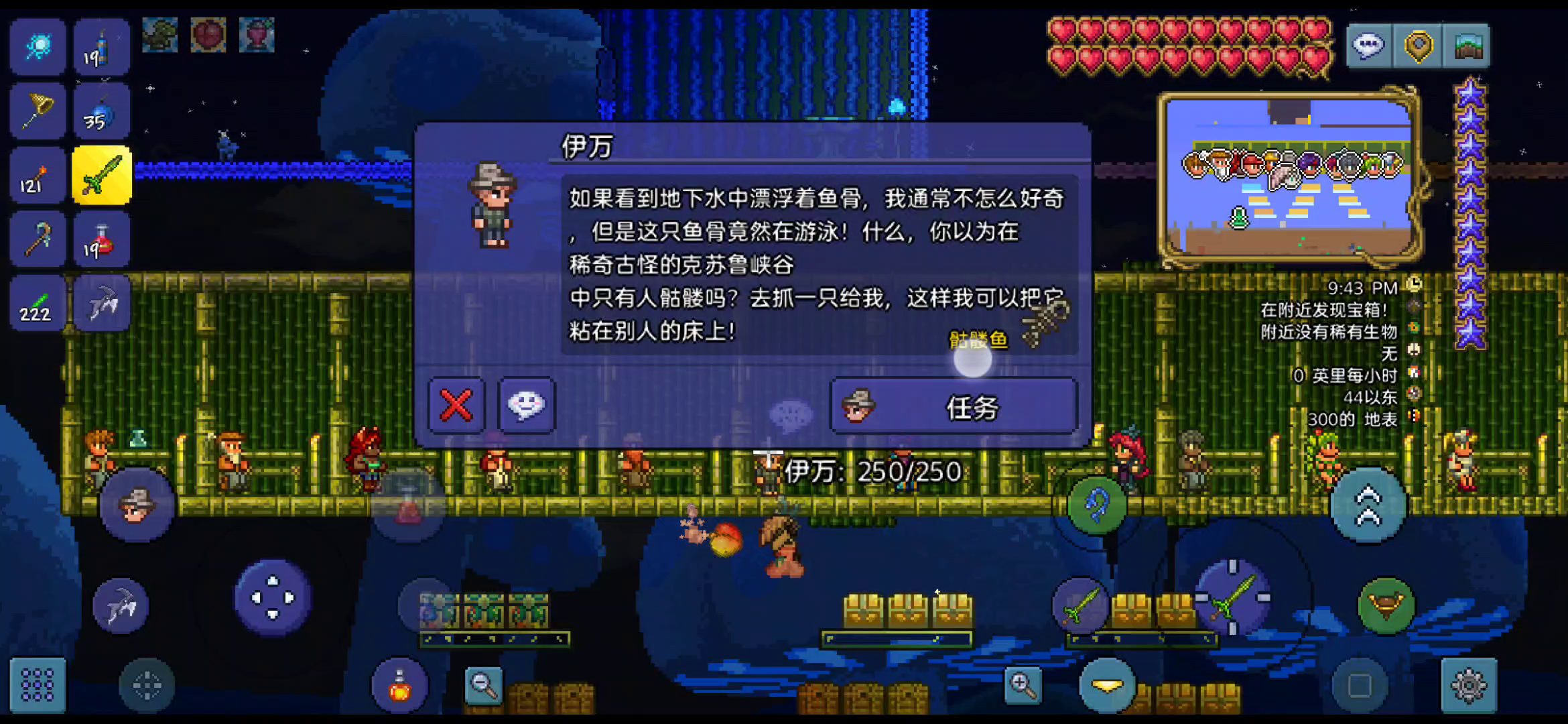Open chat via the speech bubble icon
The height and width of the screenshot is (724, 1568).
pos(1368,47)
